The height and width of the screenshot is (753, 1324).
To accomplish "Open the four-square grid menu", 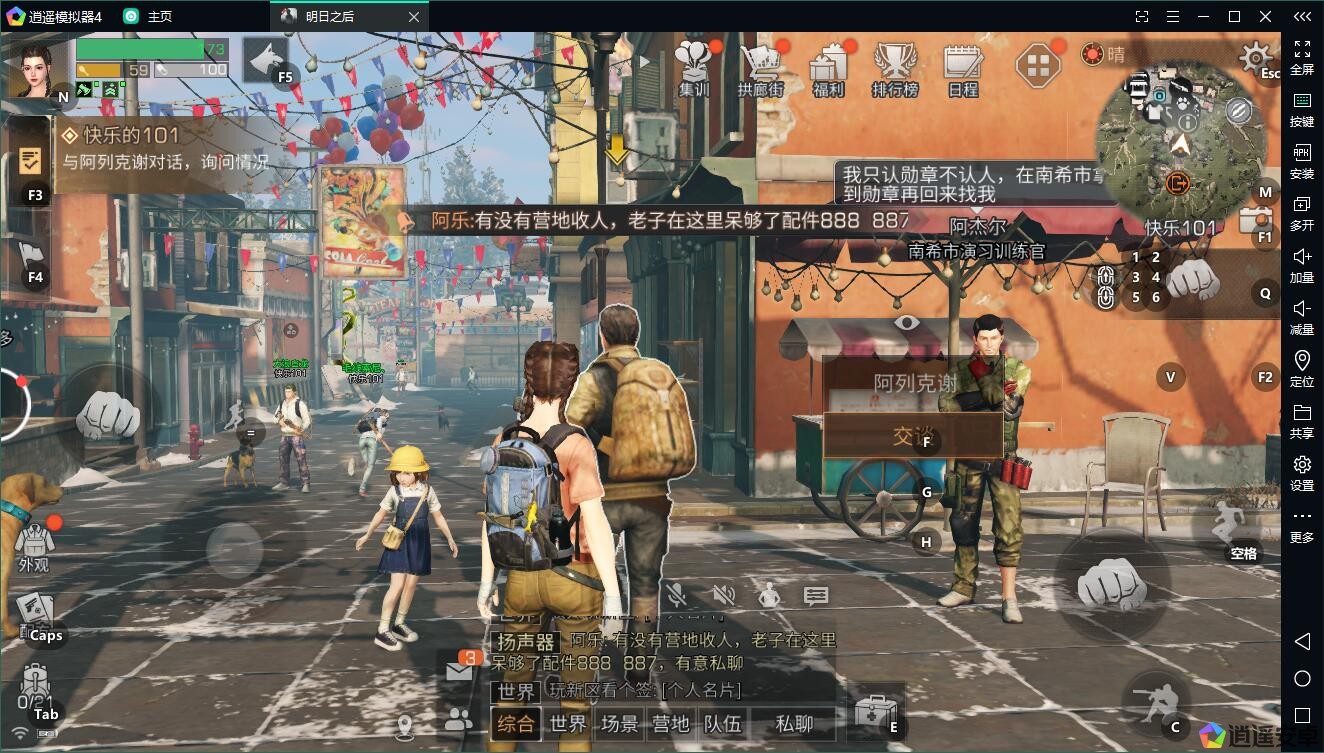I will [x=1038, y=67].
